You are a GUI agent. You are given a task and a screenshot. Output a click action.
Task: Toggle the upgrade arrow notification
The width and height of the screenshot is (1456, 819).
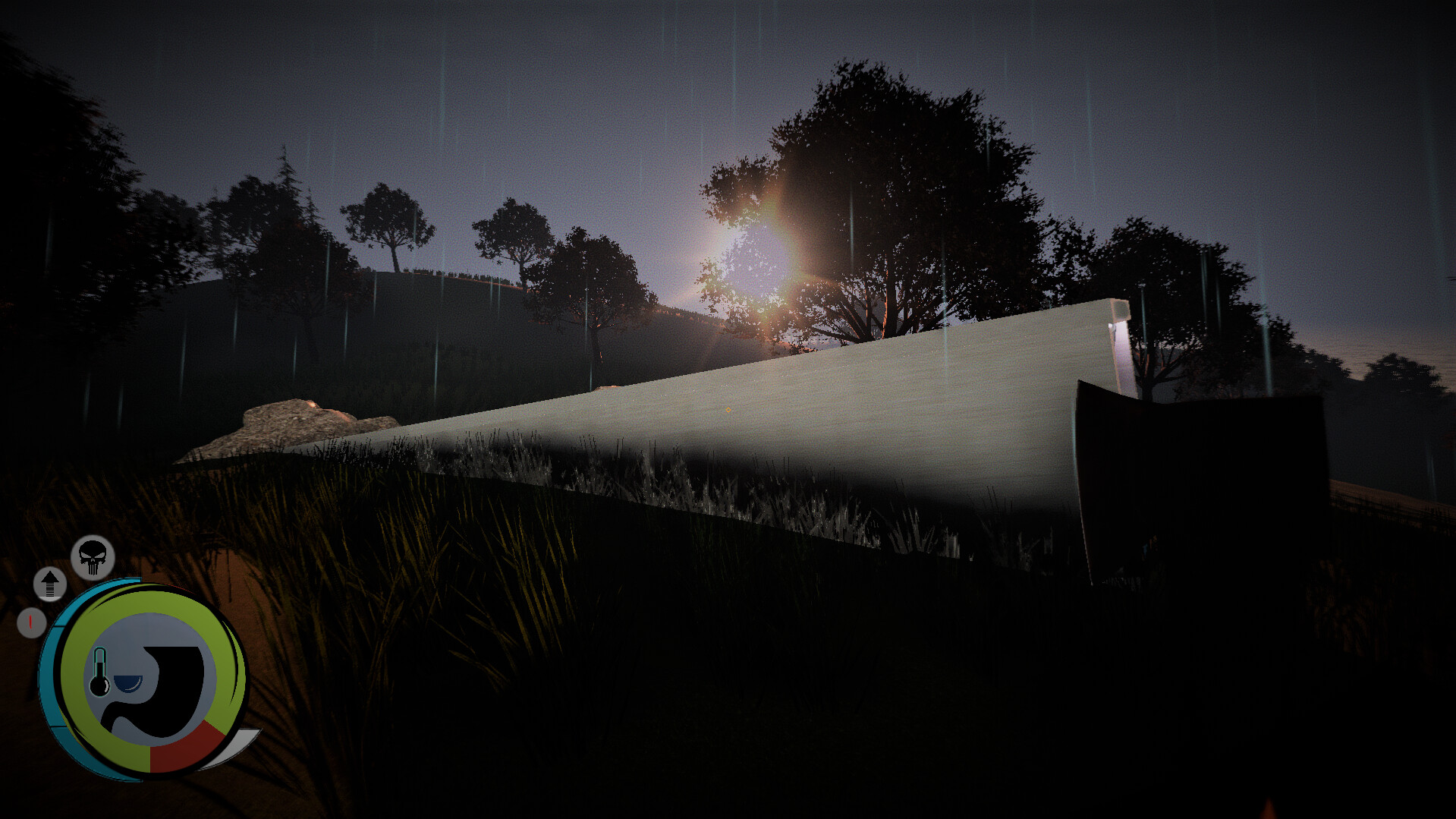[x=50, y=584]
